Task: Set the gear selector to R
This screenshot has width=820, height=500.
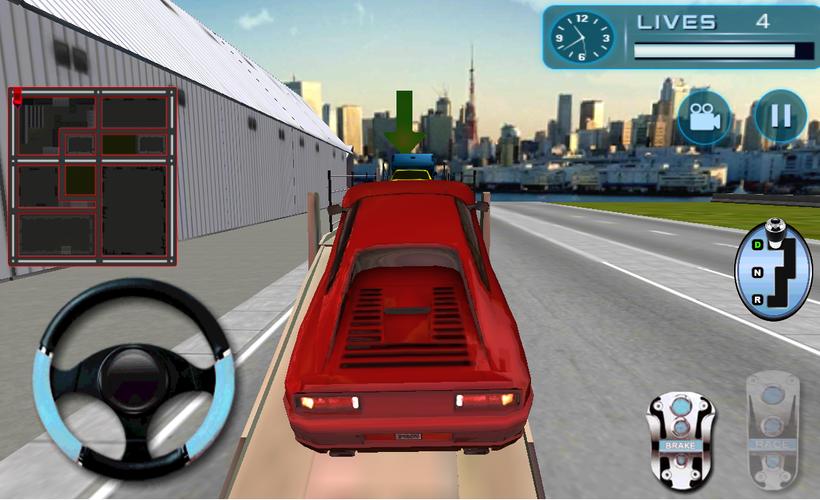Action: (758, 299)
